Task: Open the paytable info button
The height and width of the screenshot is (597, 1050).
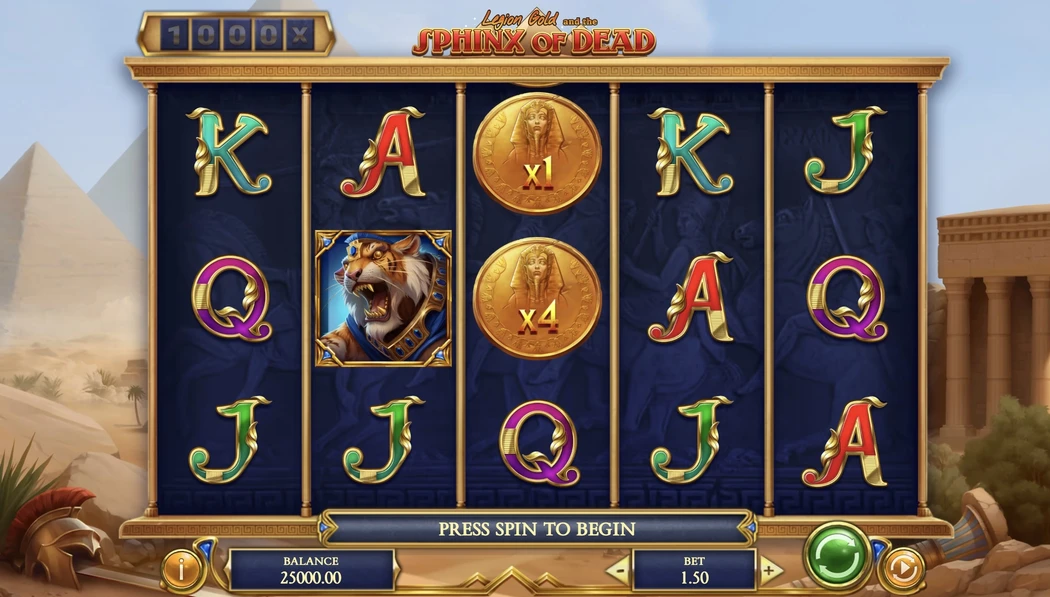Action: 181,571
